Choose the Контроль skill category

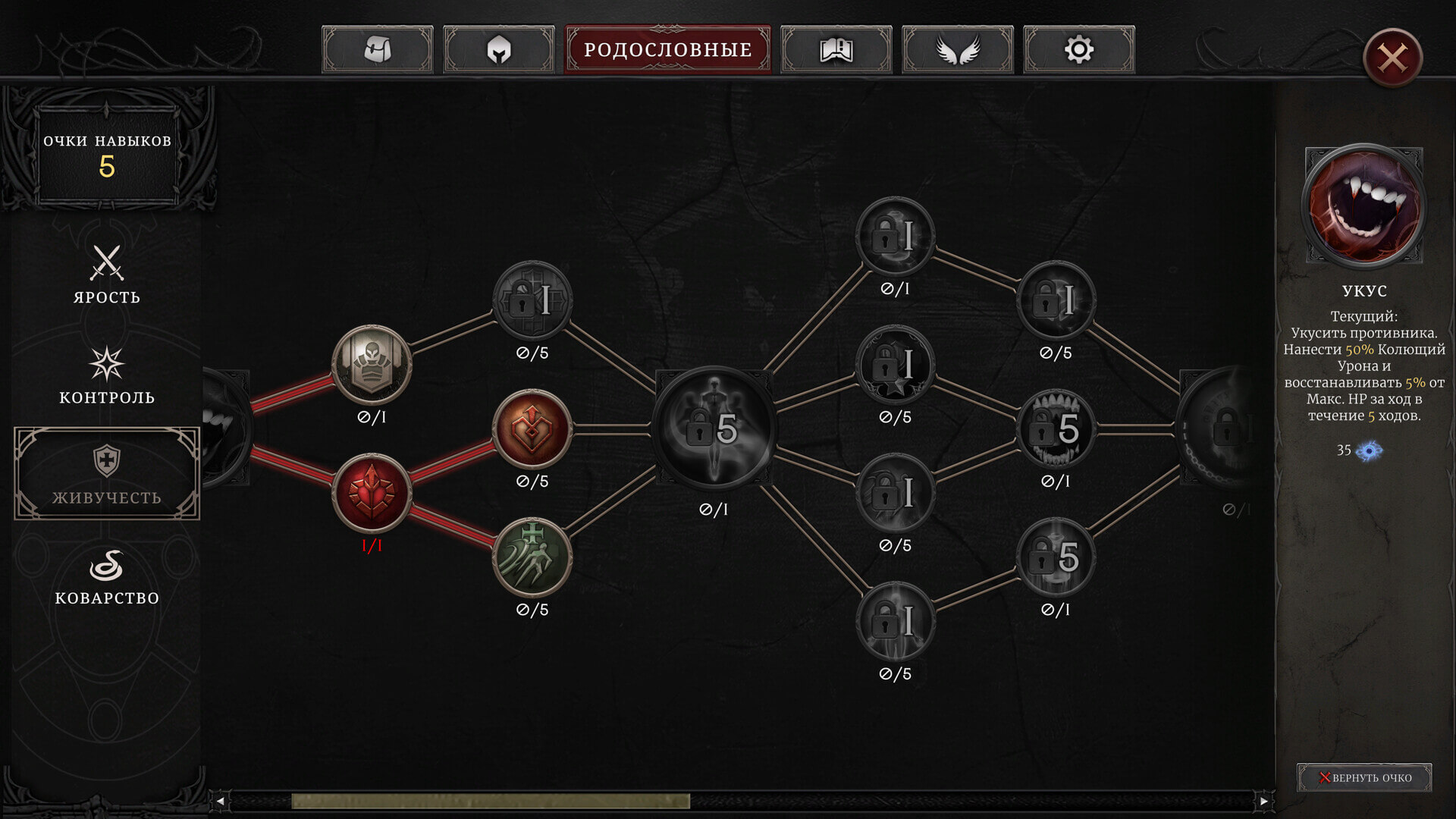[107, 375]
